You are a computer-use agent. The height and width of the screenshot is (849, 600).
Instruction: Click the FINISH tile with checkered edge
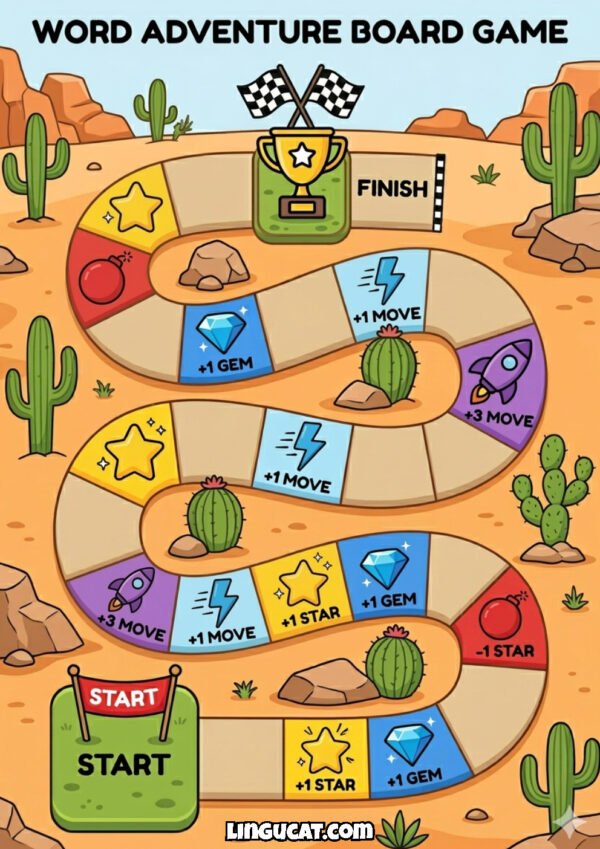click(397, 188)
